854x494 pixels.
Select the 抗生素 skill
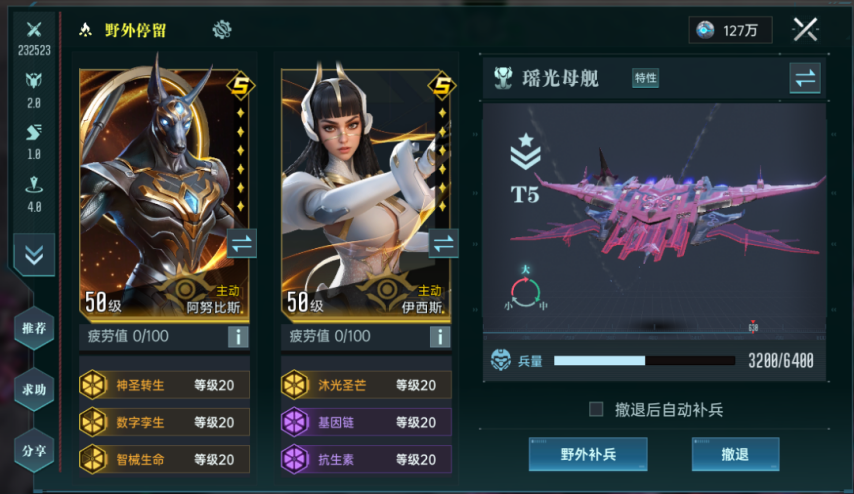tap(366, 459)
